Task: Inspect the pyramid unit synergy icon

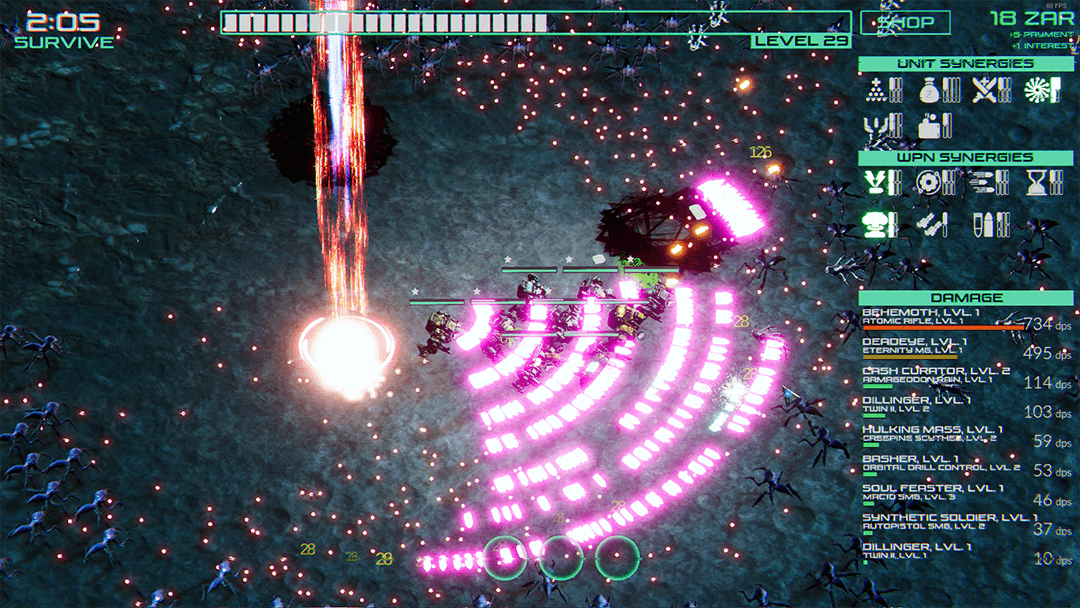Action: [878, 90]
